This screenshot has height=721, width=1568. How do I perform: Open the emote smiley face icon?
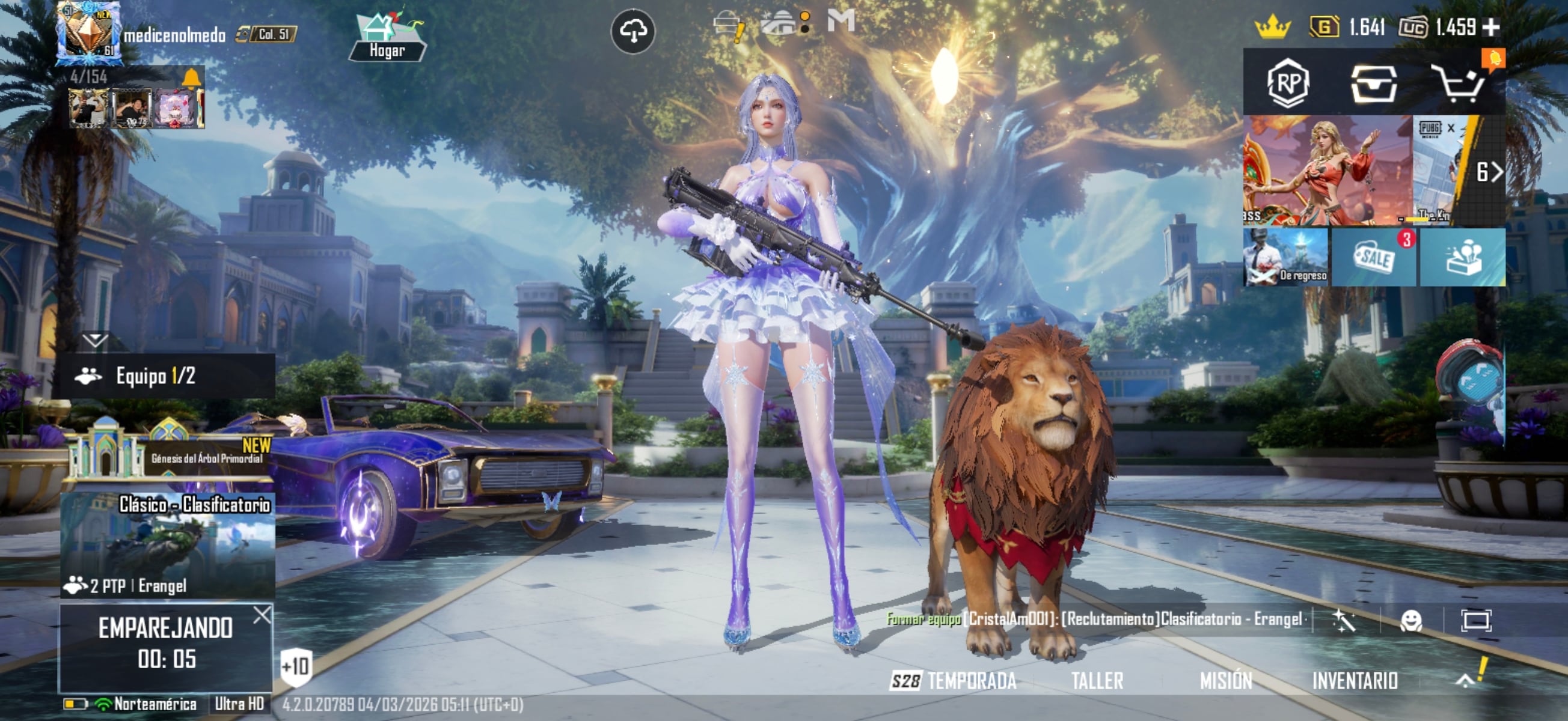coord(1411,621)
